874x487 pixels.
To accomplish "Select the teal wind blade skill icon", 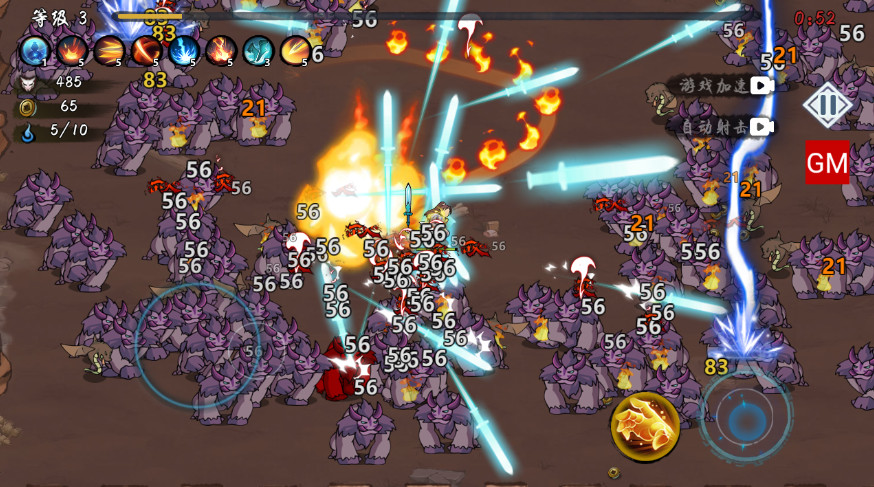I will pyautogui.click(x=257, y=50).
